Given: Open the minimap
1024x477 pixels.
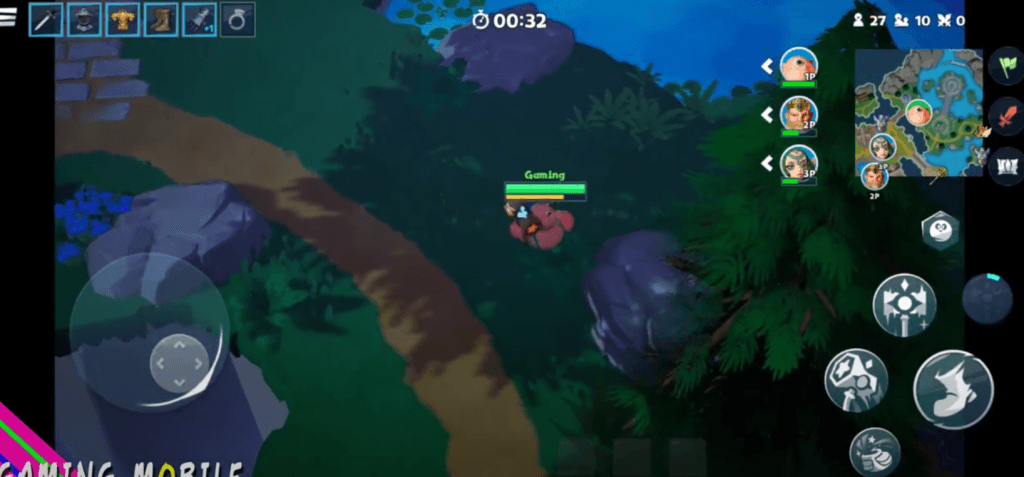Looking at the screenshot, I should 918,113.
